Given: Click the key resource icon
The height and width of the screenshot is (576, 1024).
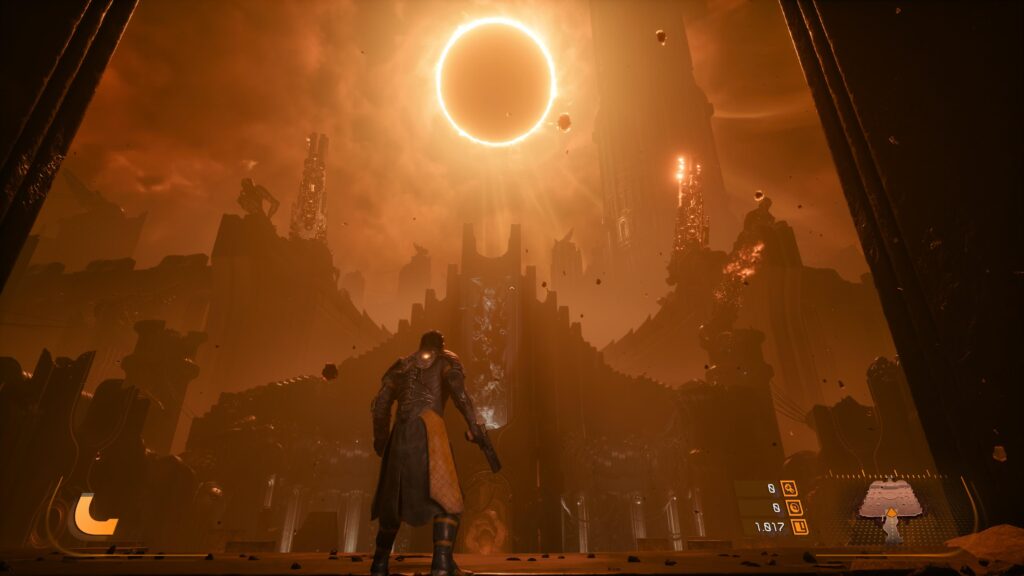Looking at the screenshot, I should [x=789, y=488].
